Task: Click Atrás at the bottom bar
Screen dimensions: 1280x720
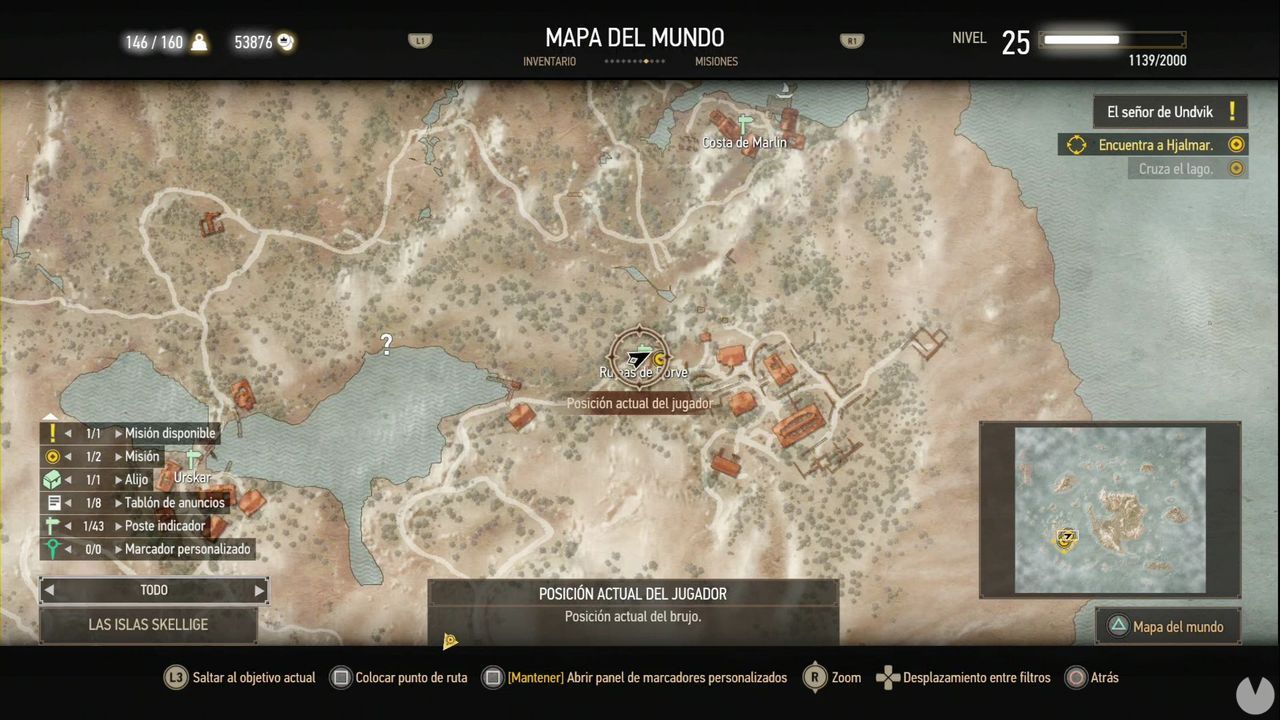Action: coord(1103,677)
